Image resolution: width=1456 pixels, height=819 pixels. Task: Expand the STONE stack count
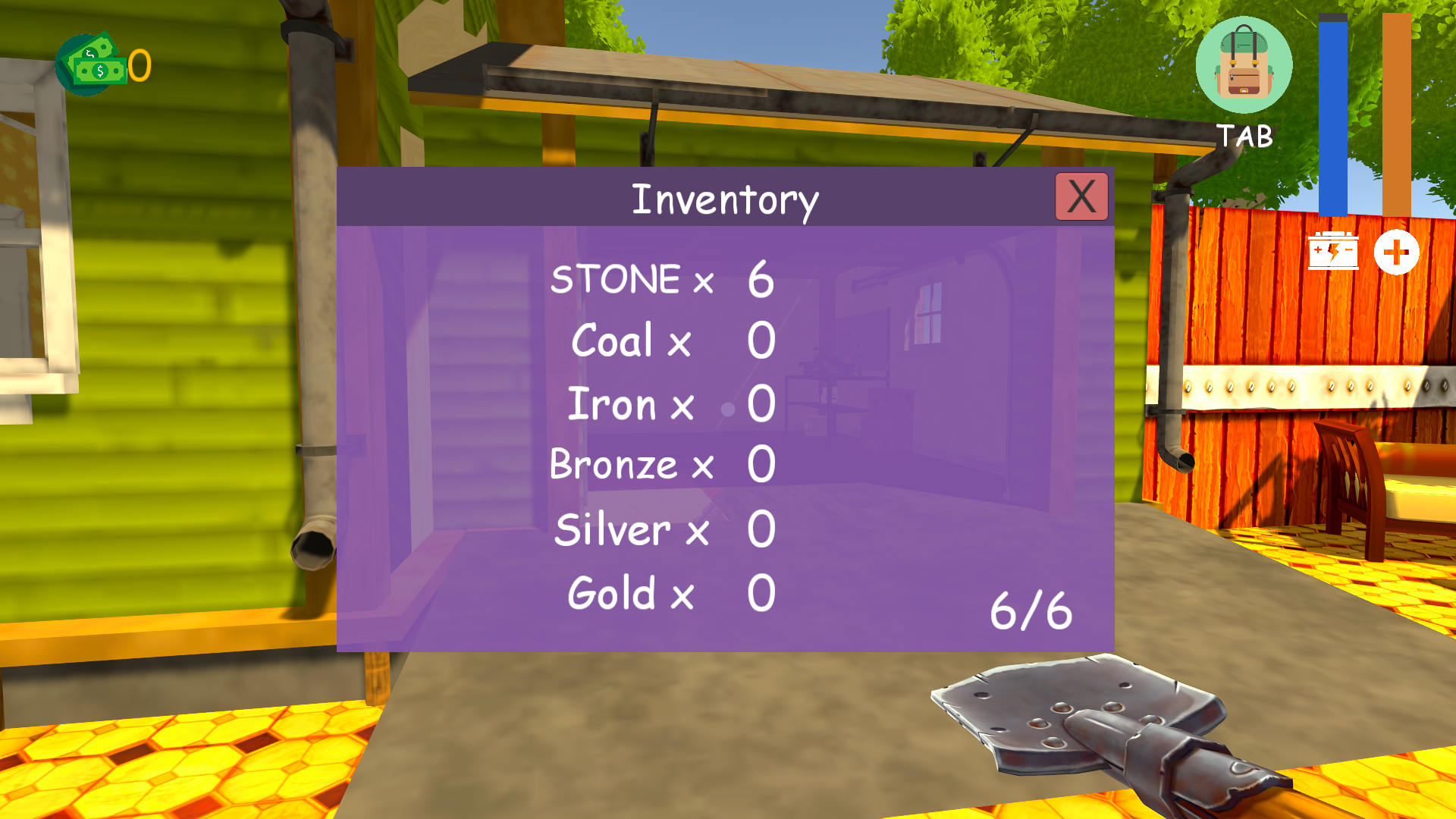(x=761, y=279)
